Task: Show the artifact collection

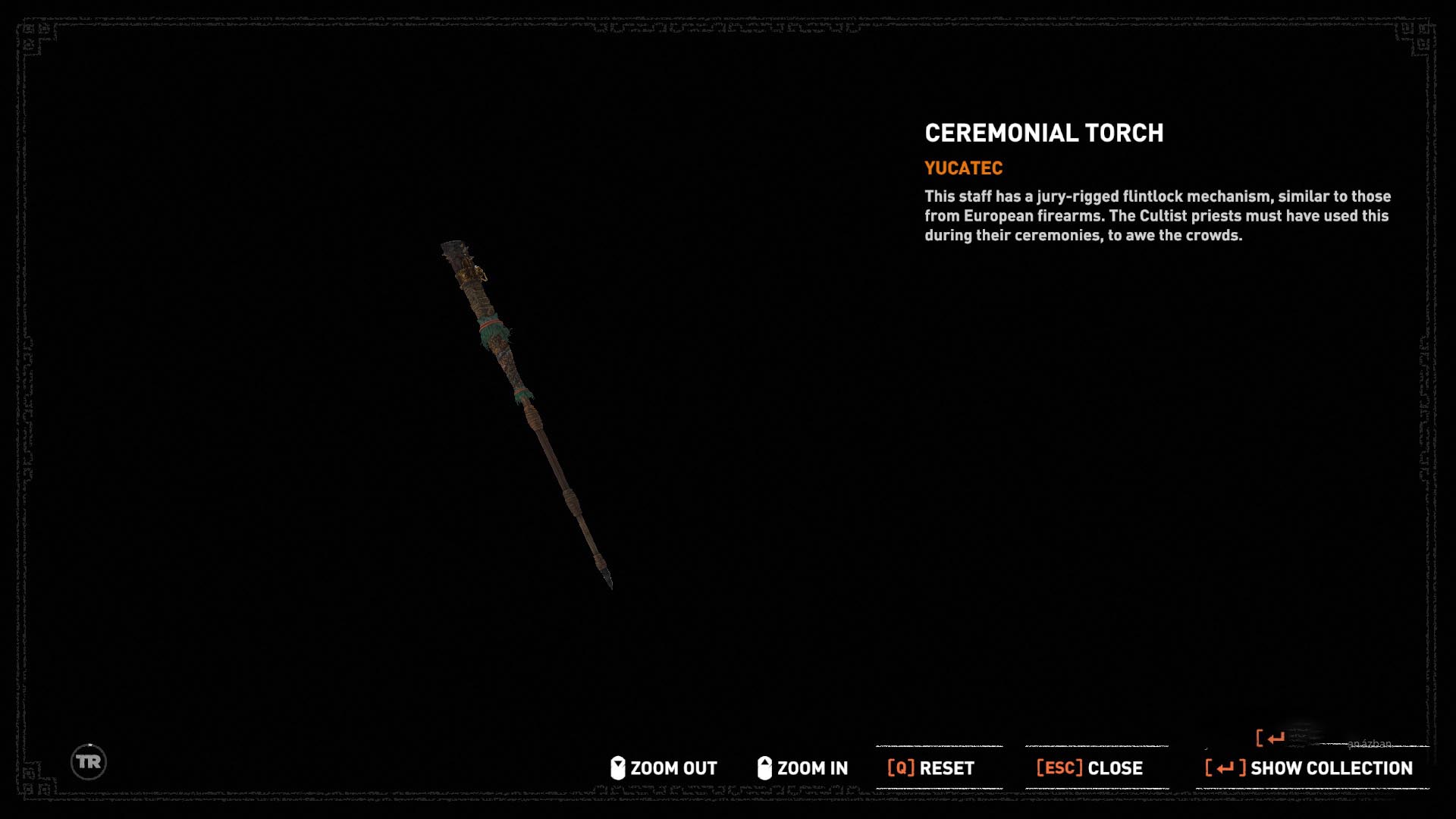Action: pyautogui.click(x=1310, y=768)
